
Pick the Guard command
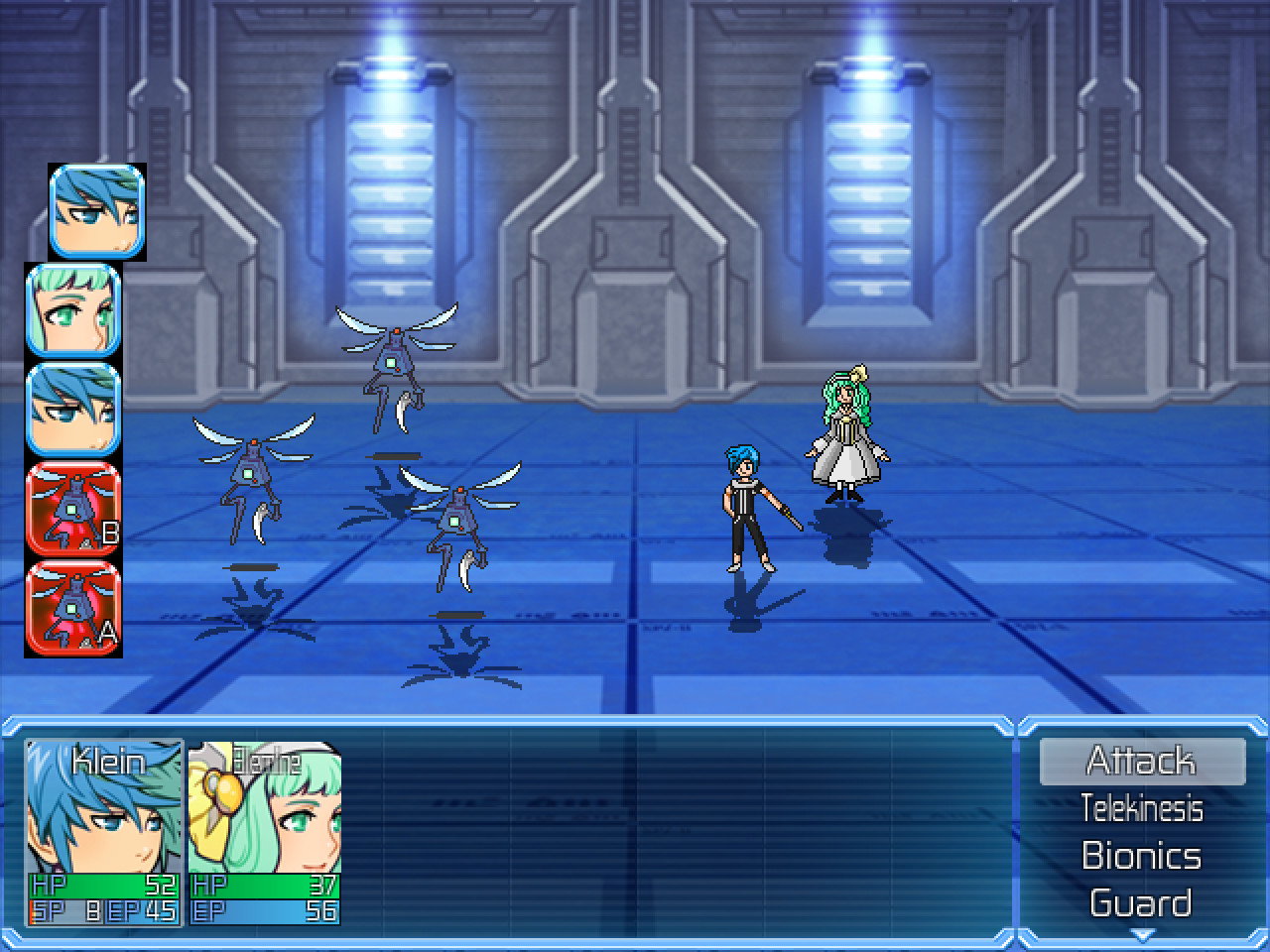point(1141,903)
